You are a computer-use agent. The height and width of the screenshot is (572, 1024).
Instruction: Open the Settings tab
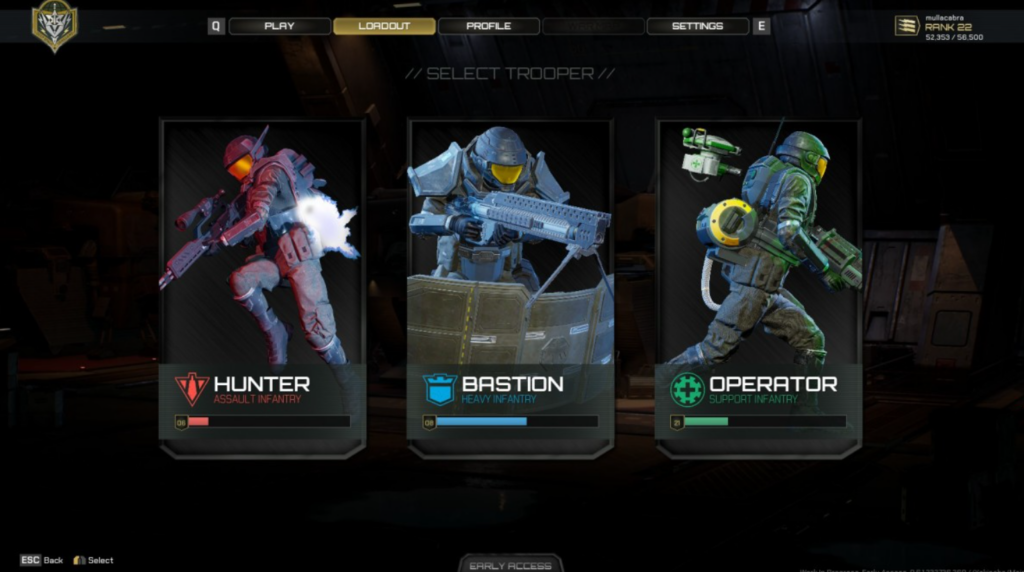697,26
